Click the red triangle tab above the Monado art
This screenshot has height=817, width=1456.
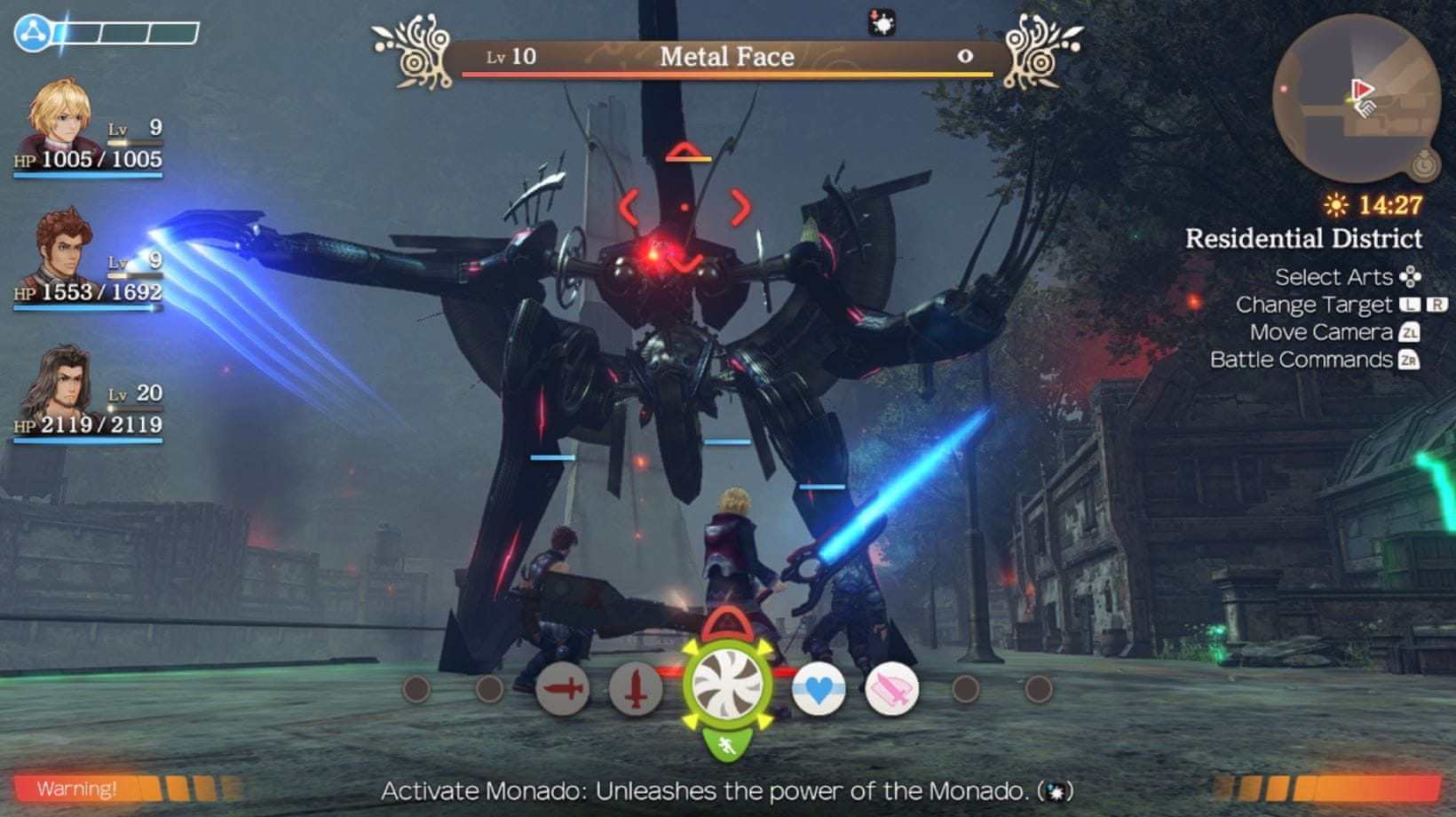727,625
